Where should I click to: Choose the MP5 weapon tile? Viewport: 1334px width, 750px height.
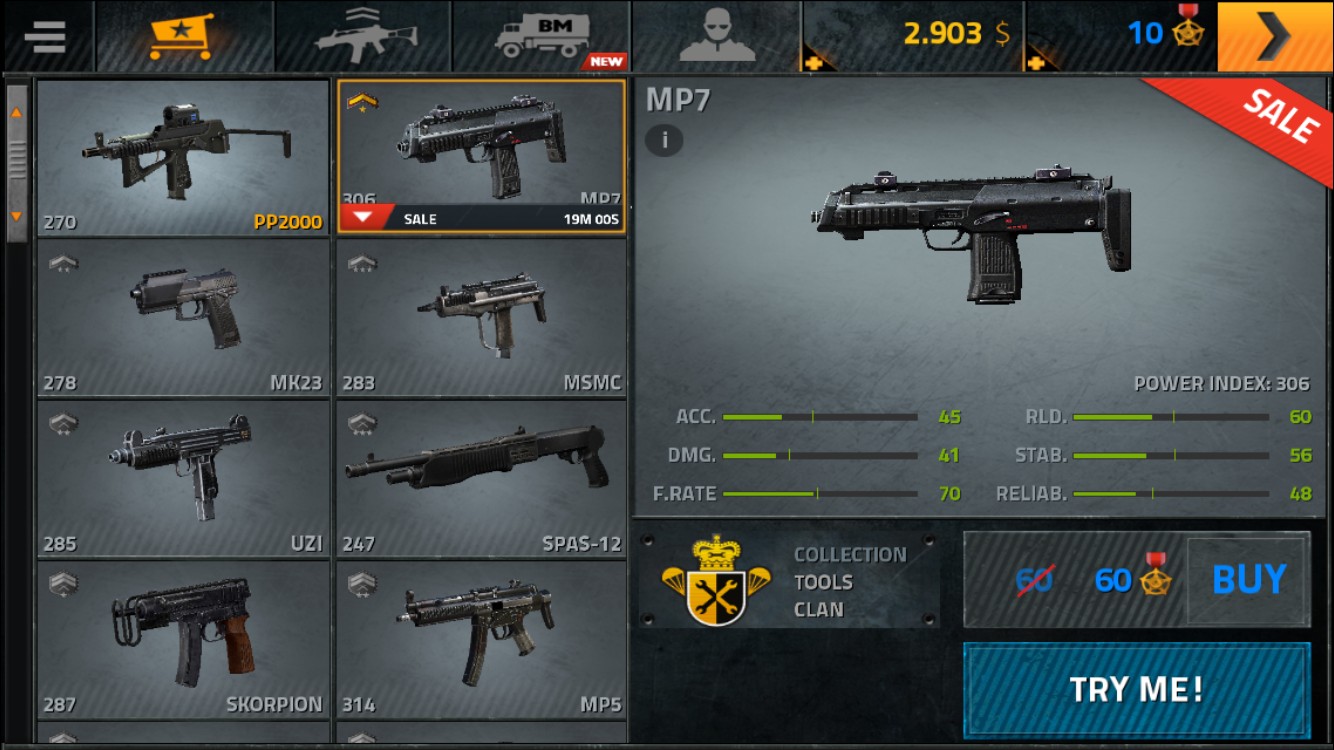[x=482, y=639]
